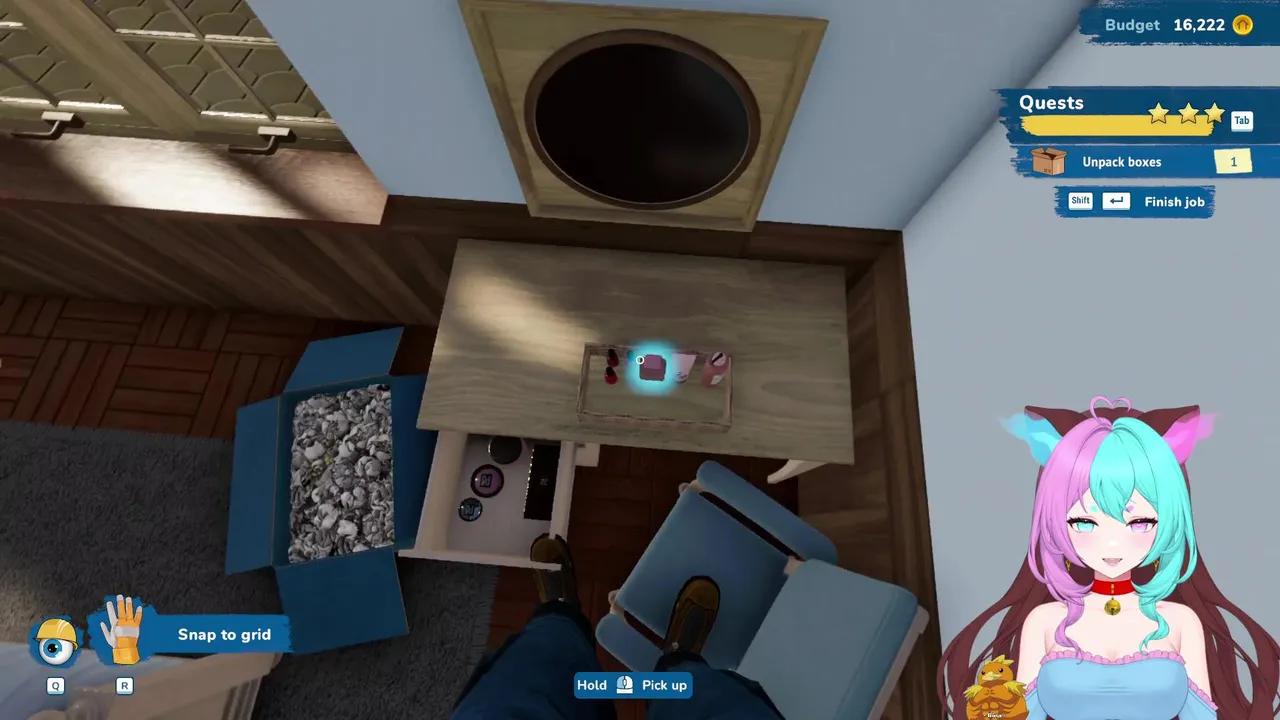This screenshot has width=1280, height=720.
Task: Select the eye sensor tool icon
Action: pos(55,644)
